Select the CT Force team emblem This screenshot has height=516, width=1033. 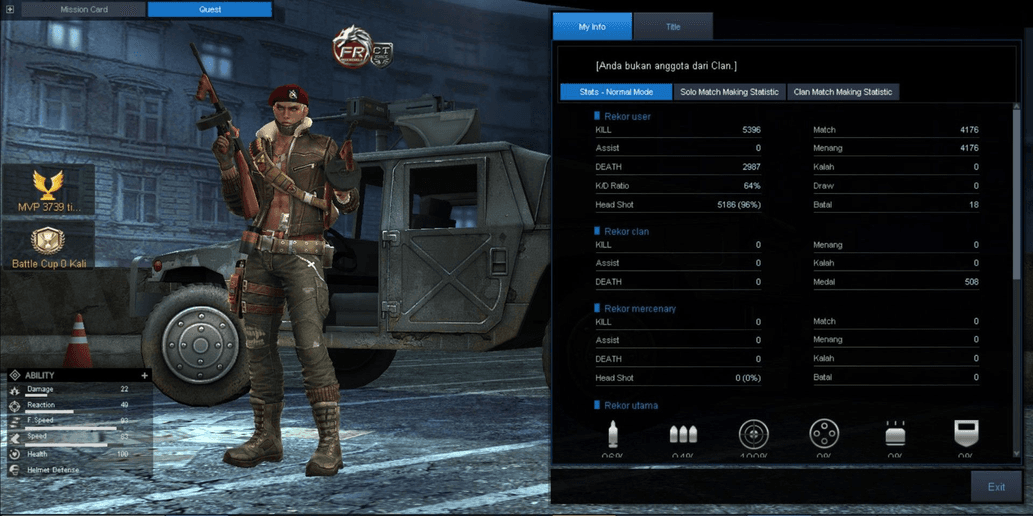pos(381,52)
